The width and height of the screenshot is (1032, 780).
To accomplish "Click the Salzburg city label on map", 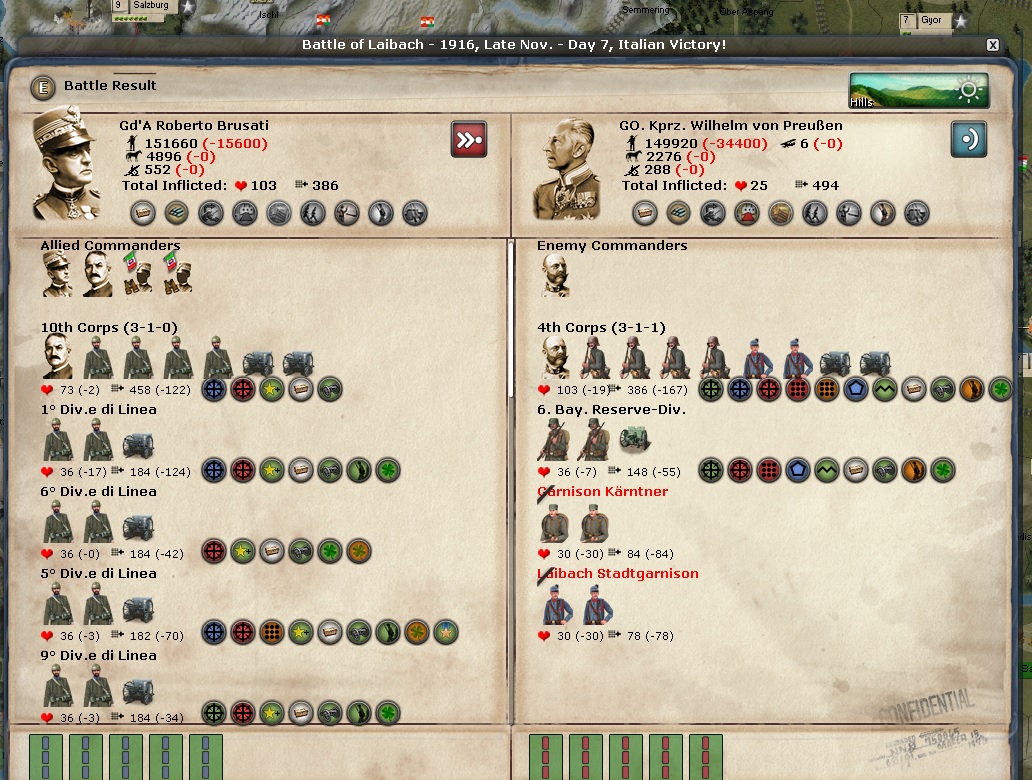I will [x=150, y=6].
